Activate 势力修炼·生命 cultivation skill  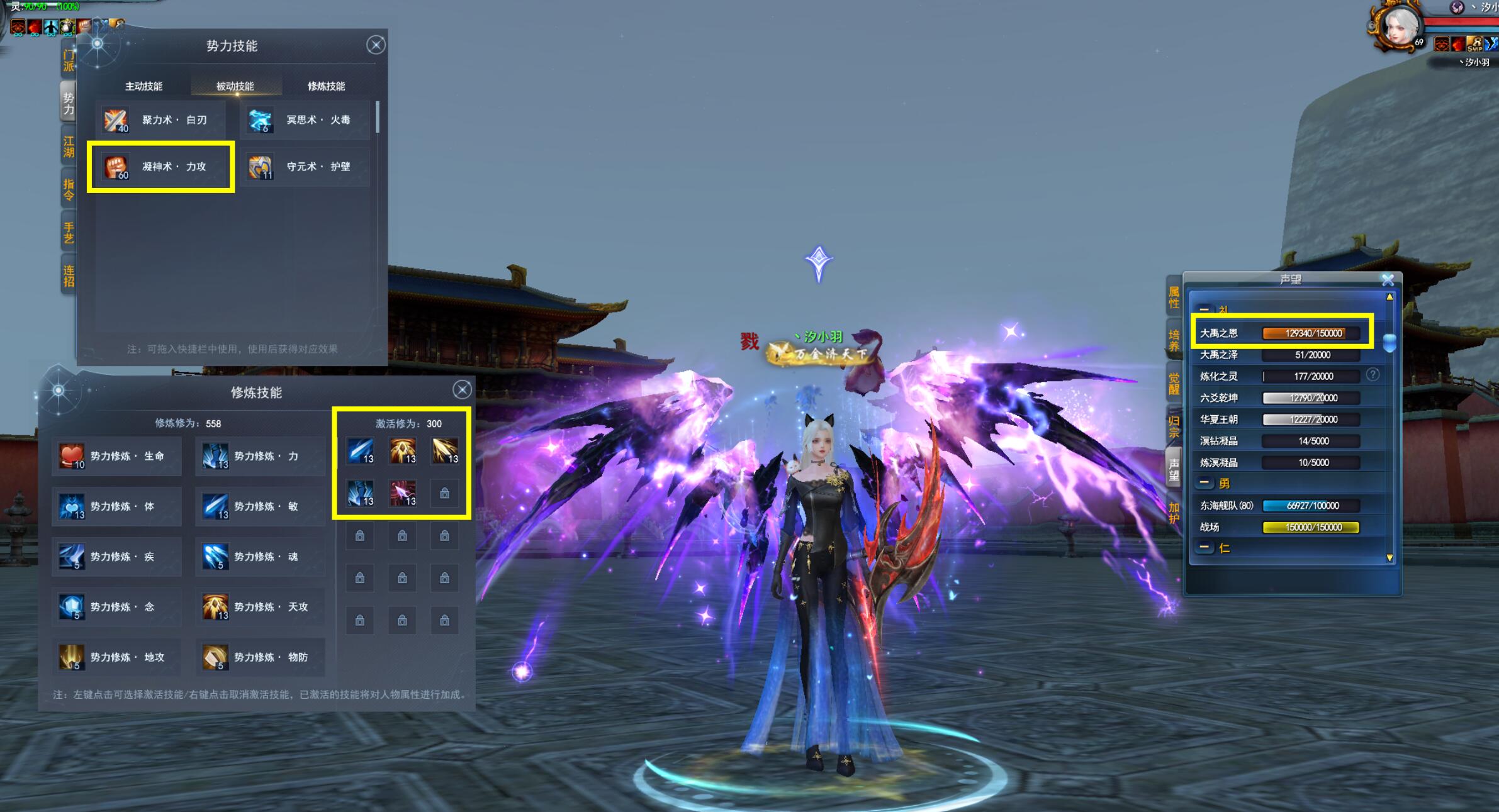pos(117,456)
